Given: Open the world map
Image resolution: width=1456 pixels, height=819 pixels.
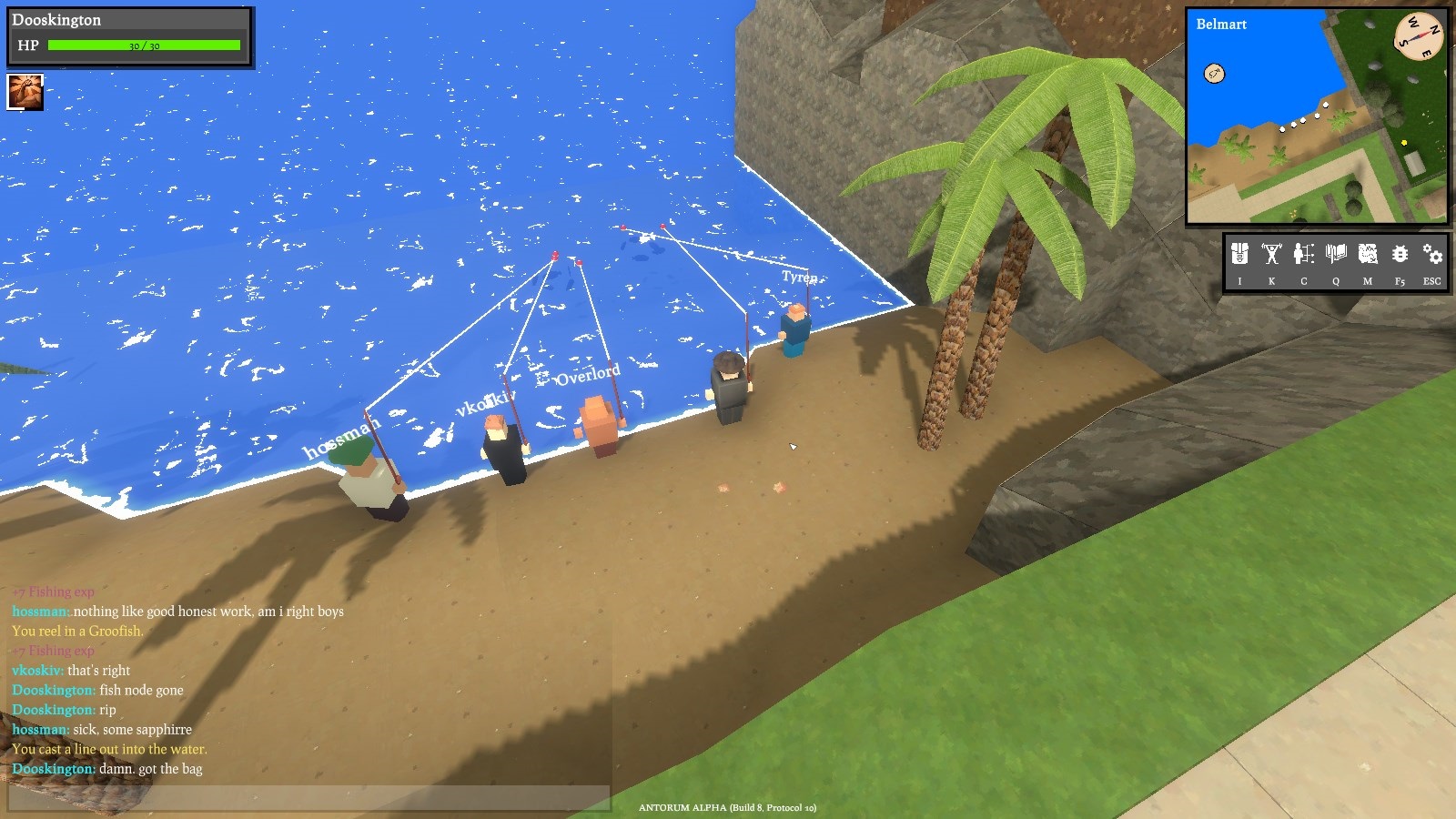Looking at the screenshot, I should click(x=1368, y=255).
